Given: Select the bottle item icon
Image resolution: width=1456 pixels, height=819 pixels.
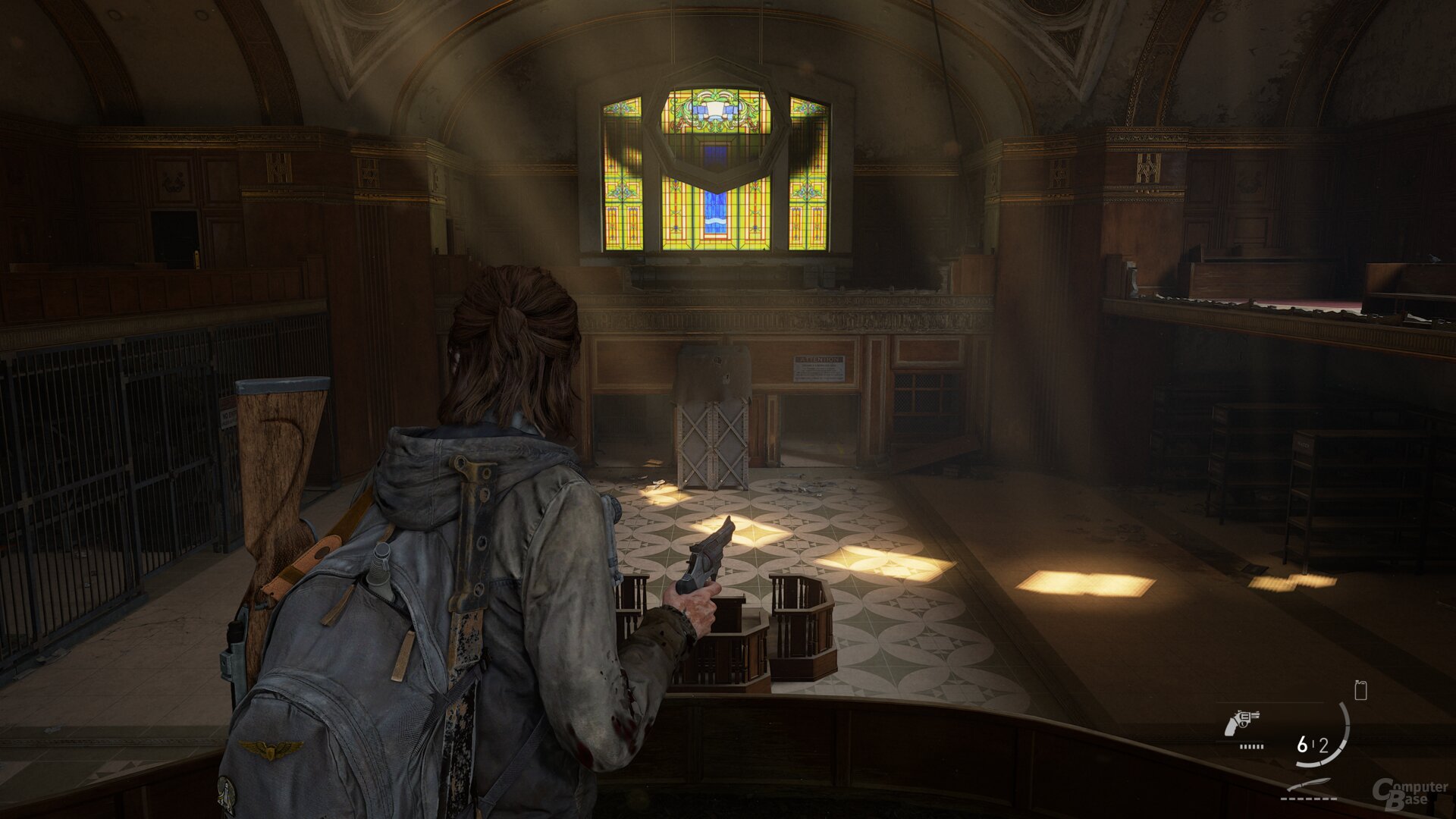Looking at the screenshot, I should click(1360, 690).
